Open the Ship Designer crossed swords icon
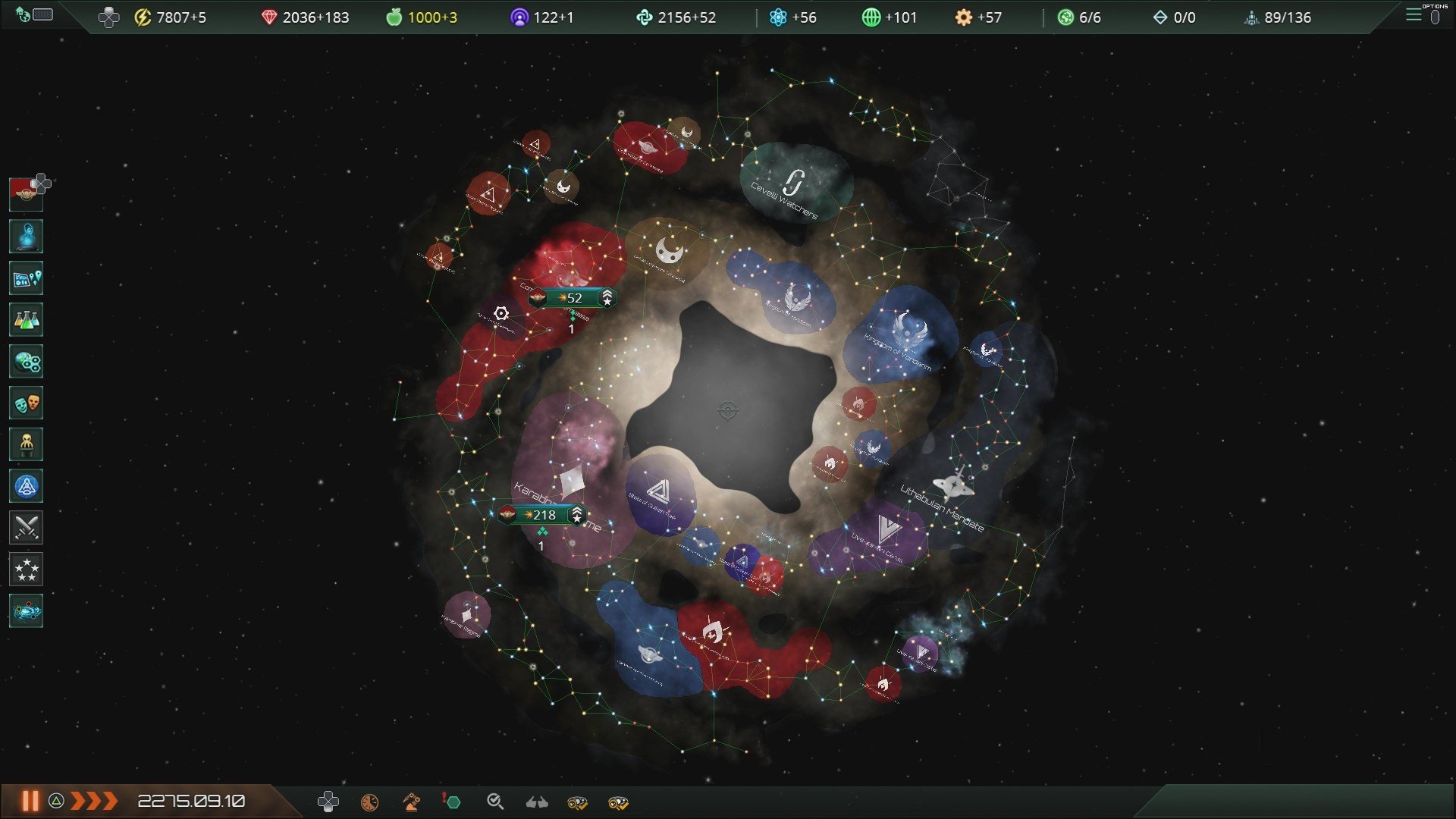This screenshot has width=1456, height=819. (x=26, y=528)
